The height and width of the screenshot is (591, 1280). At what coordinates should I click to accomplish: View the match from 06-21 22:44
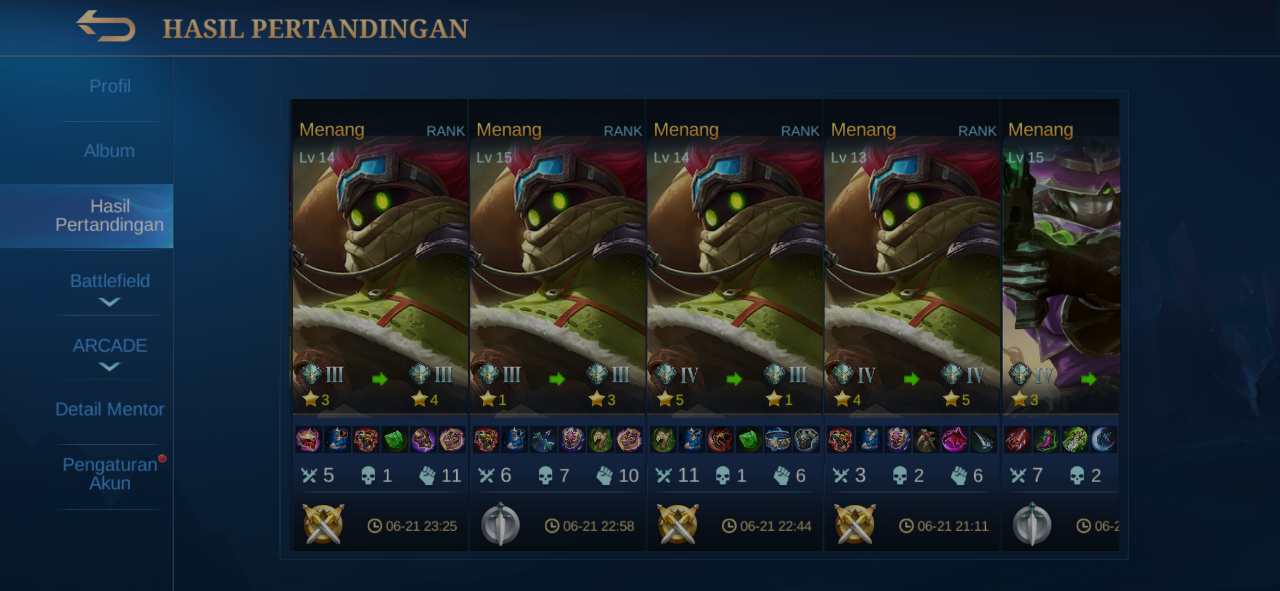click(734, 320)
